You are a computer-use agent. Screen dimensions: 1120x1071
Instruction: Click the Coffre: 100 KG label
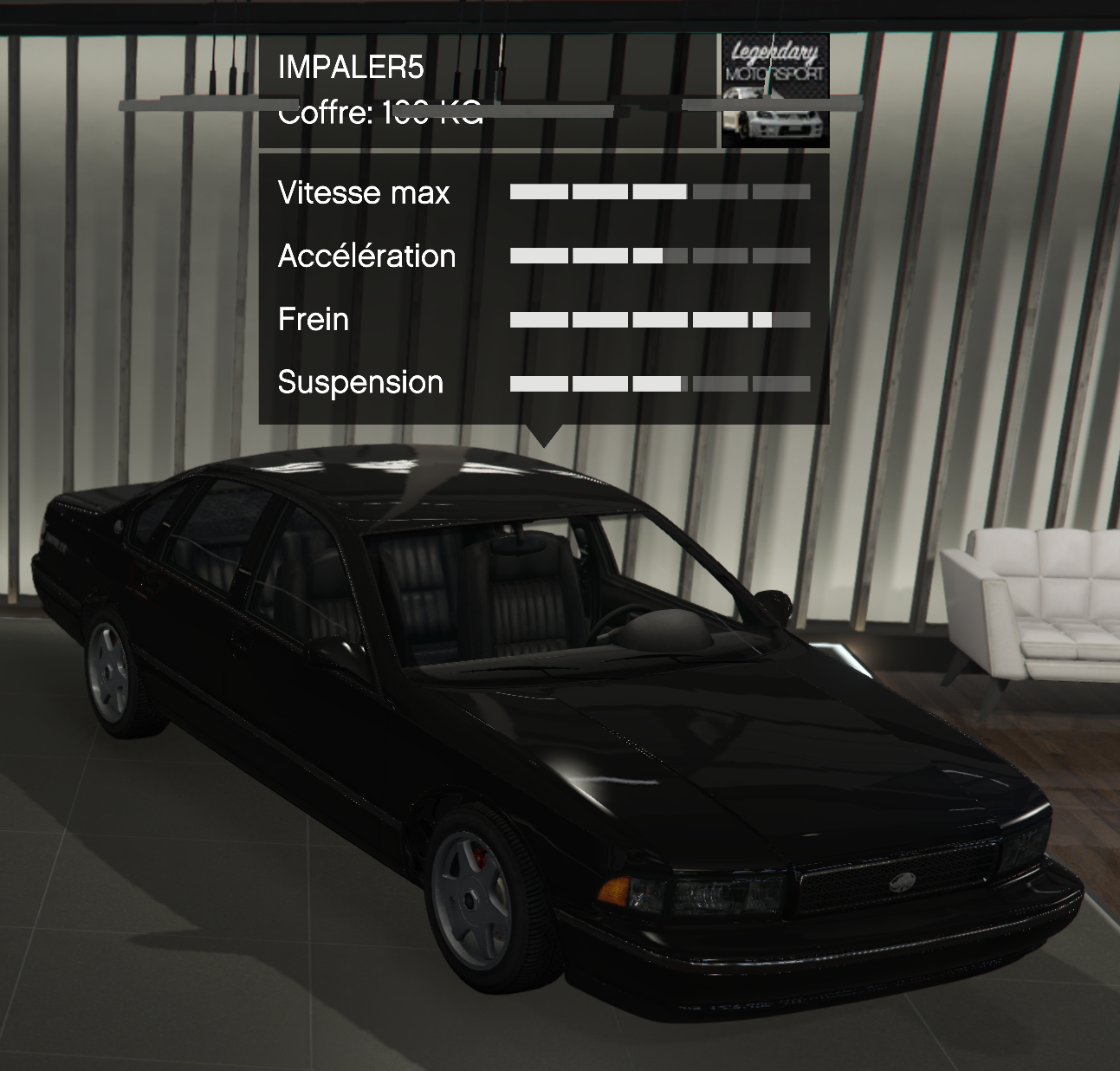point(381,113)
